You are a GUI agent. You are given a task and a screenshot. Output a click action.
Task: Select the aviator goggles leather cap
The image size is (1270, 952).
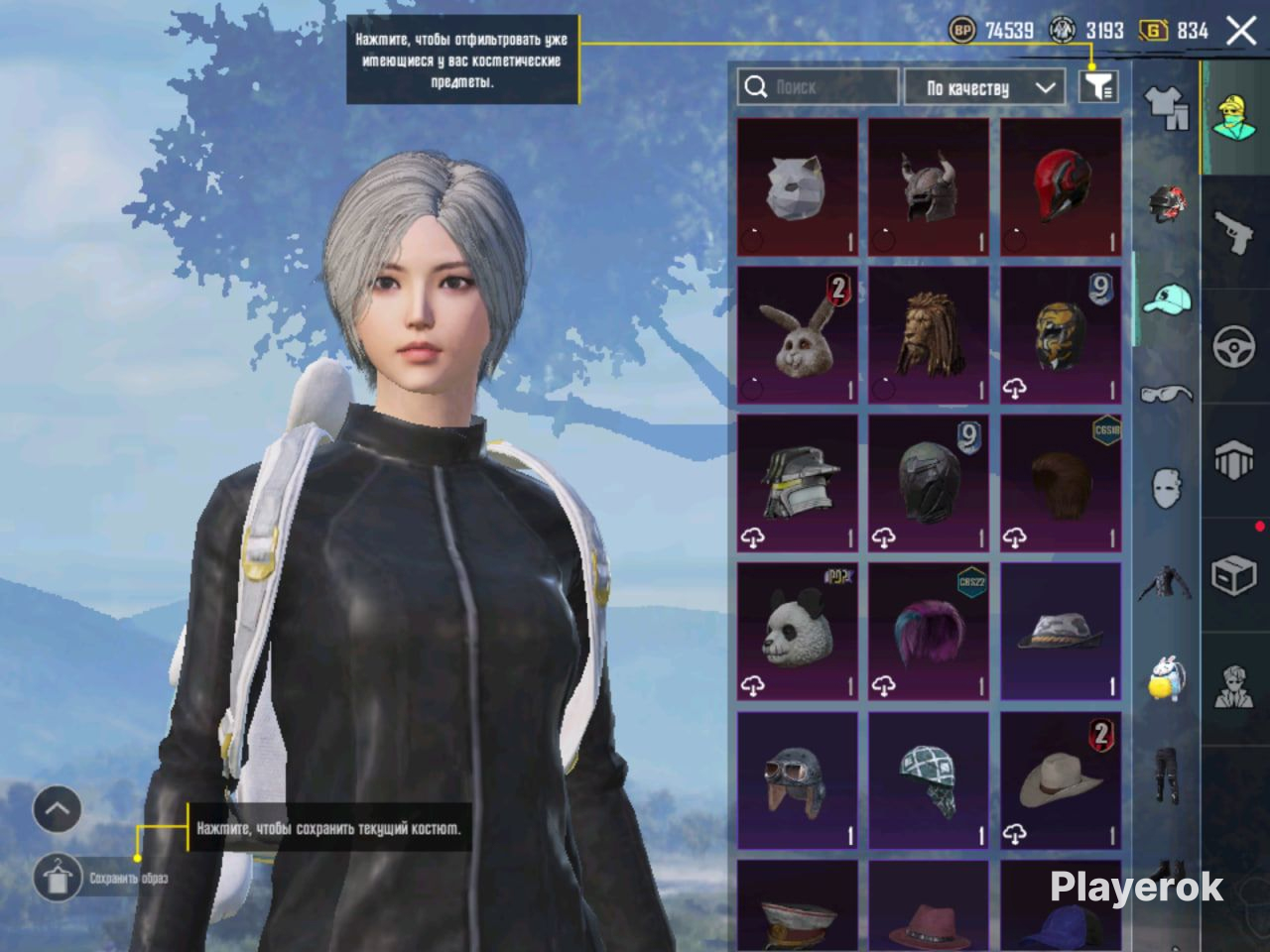797,780
